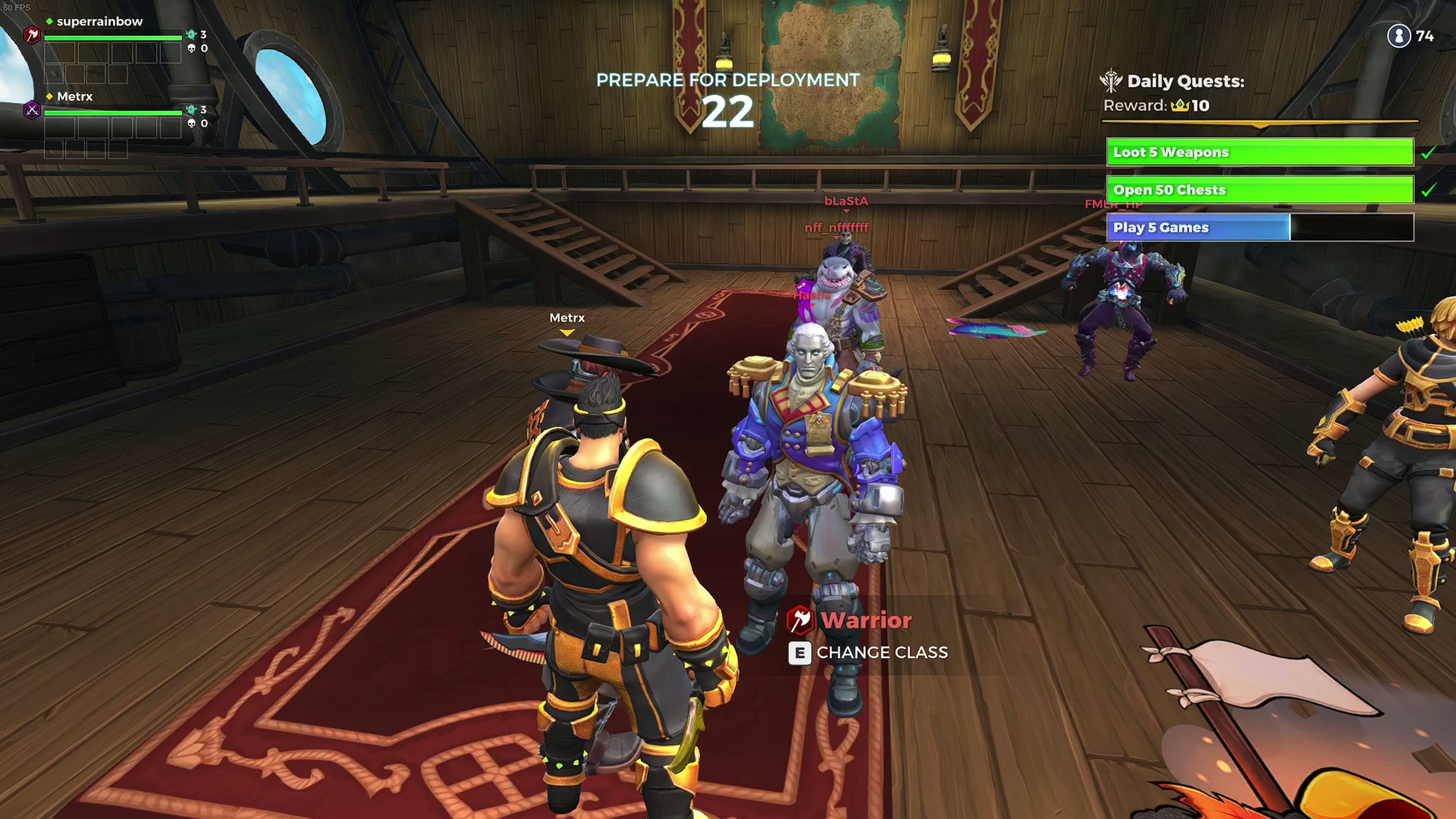Click superrainbow's Warrior axe class icon
Viewport: 1456px width, 819px height.
32,36
